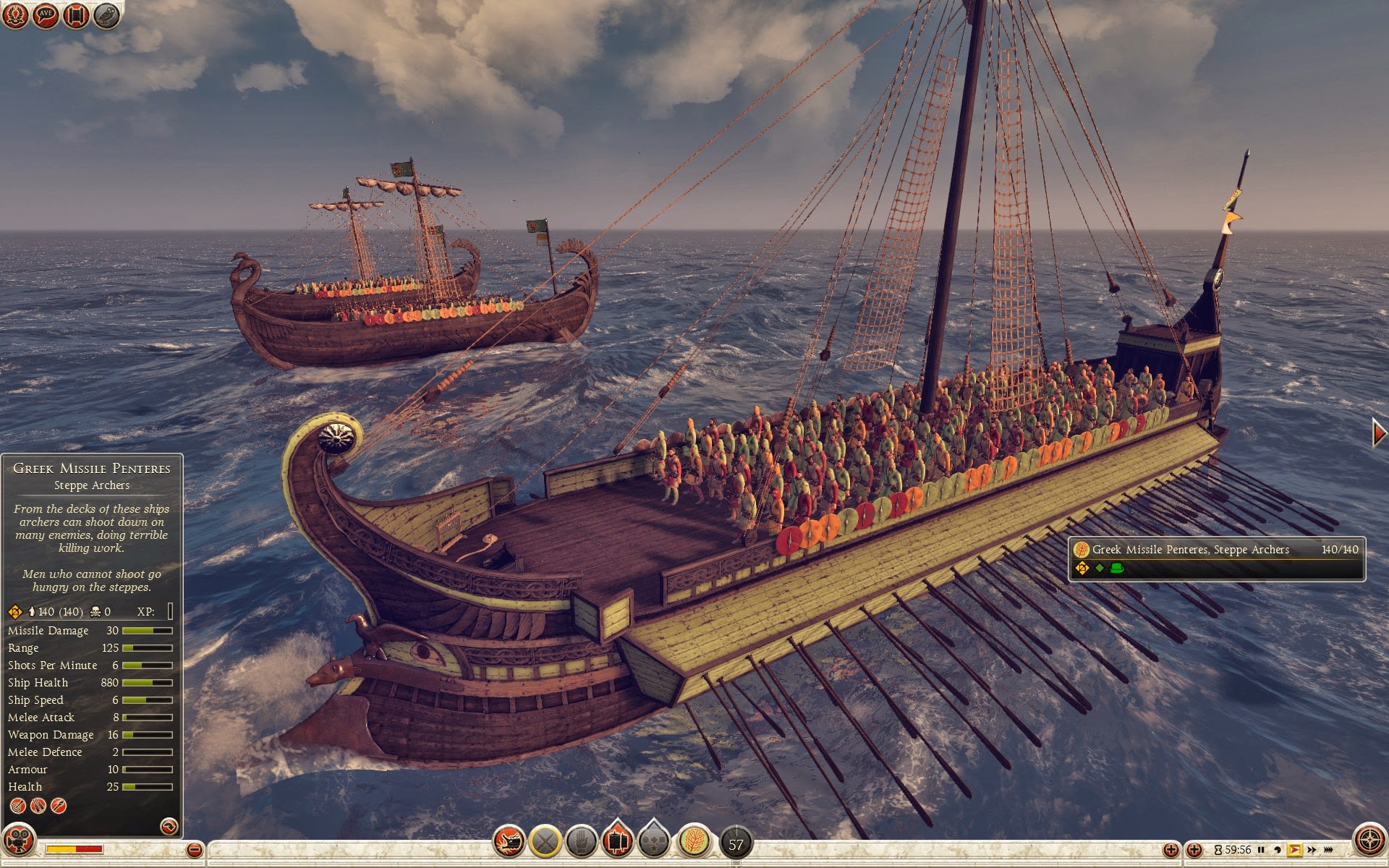Set battle to normal play speed
Viewport: 1389px width, 868px height.
tap(1294, 850)
